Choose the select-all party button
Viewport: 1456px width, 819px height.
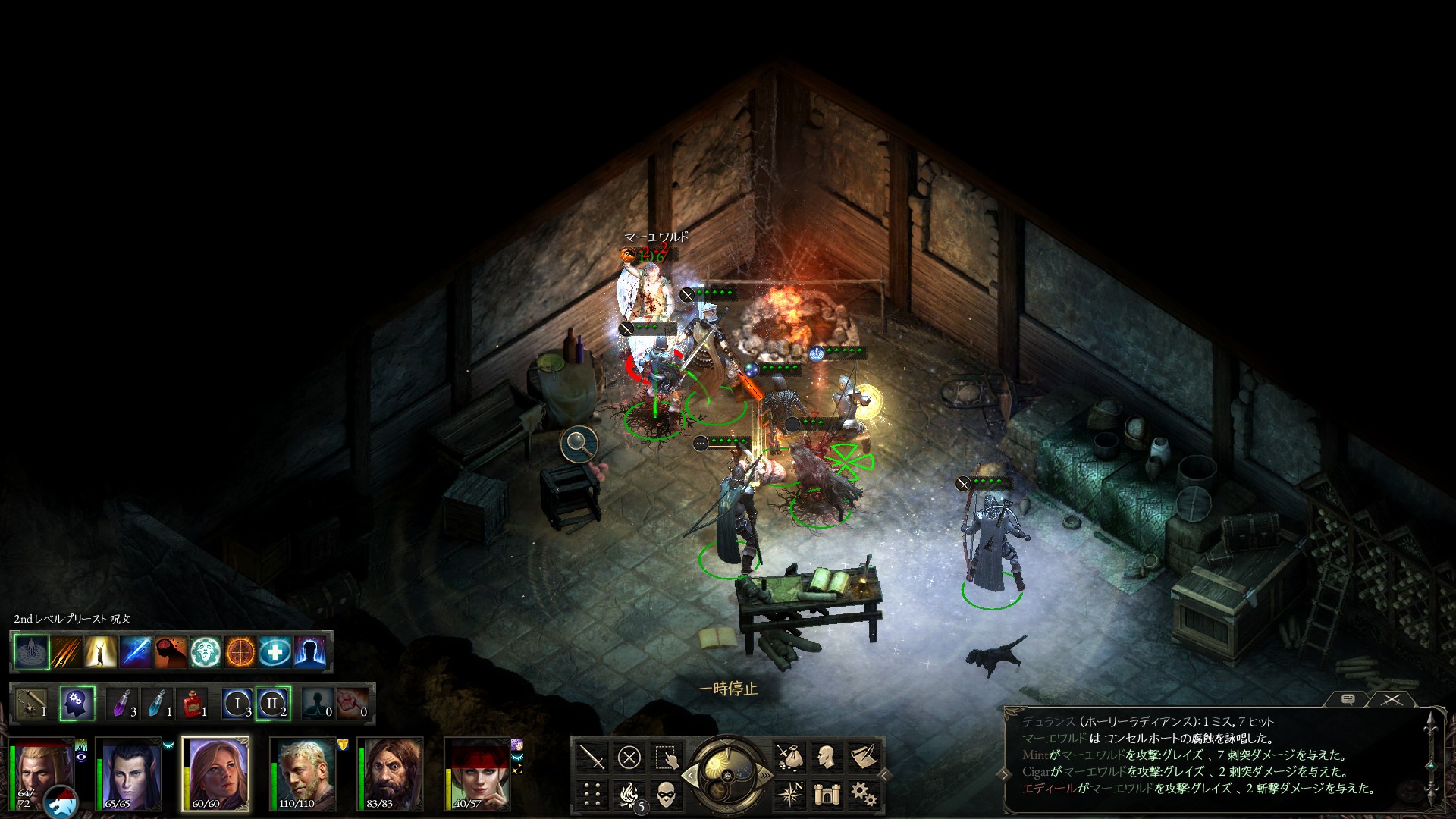(x=665, y=757)
